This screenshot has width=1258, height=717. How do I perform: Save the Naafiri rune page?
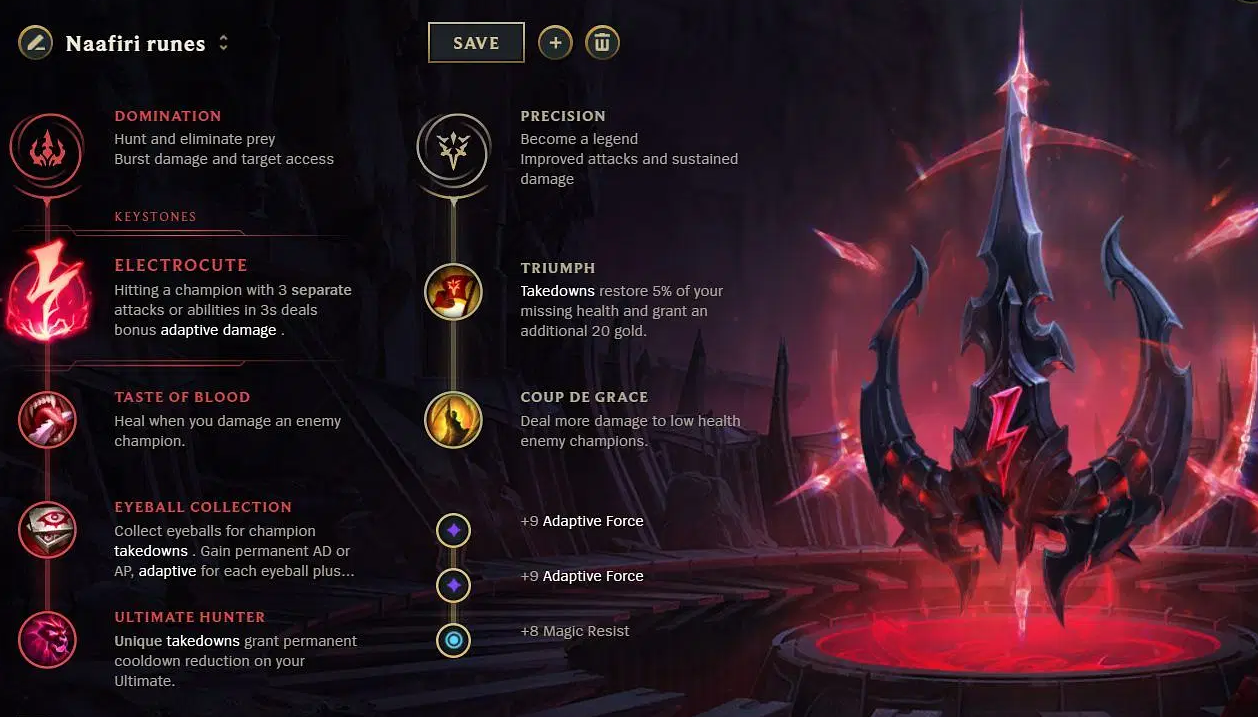click(476, 43)
